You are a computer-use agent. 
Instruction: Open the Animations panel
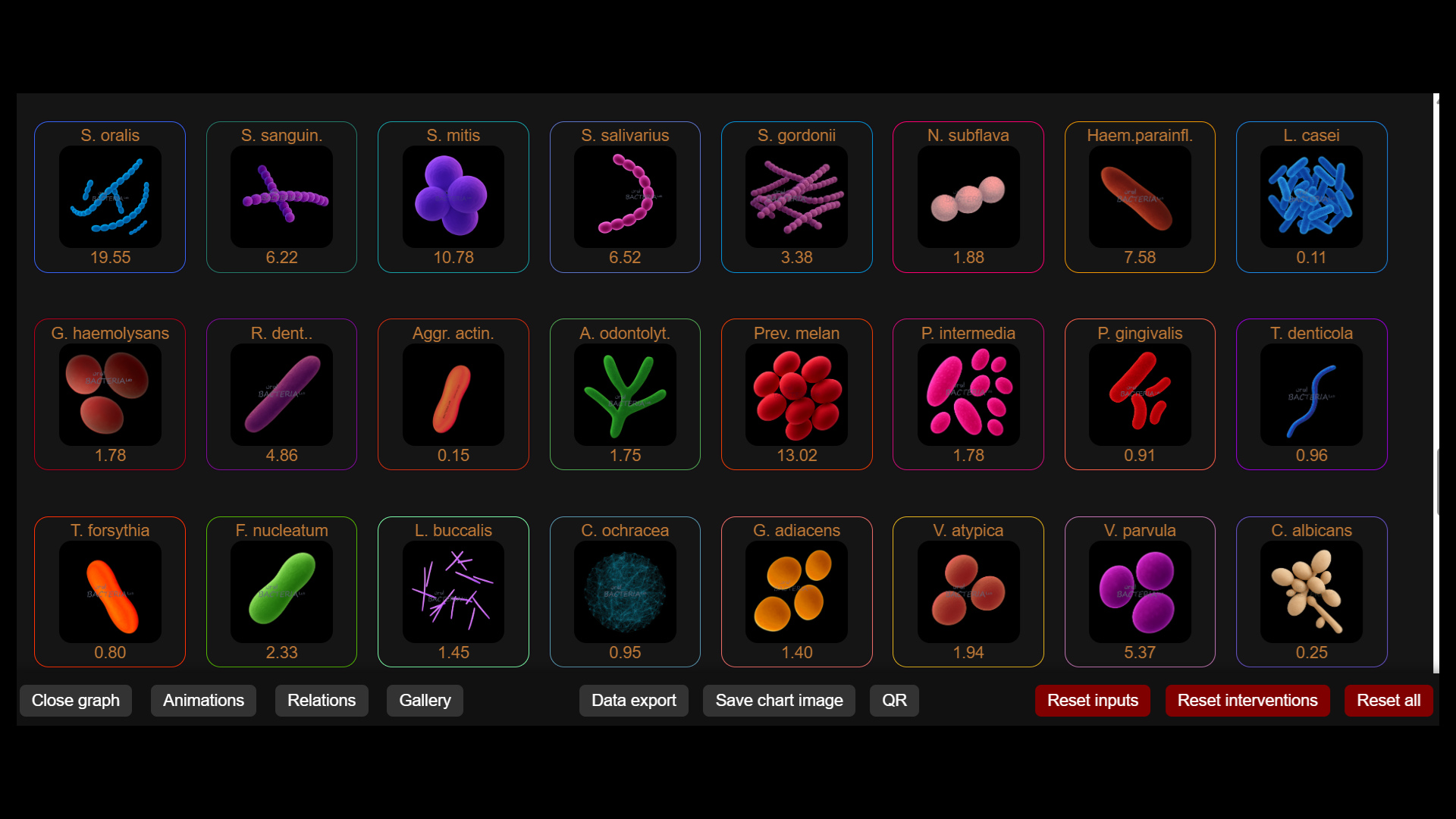(202, 700)
